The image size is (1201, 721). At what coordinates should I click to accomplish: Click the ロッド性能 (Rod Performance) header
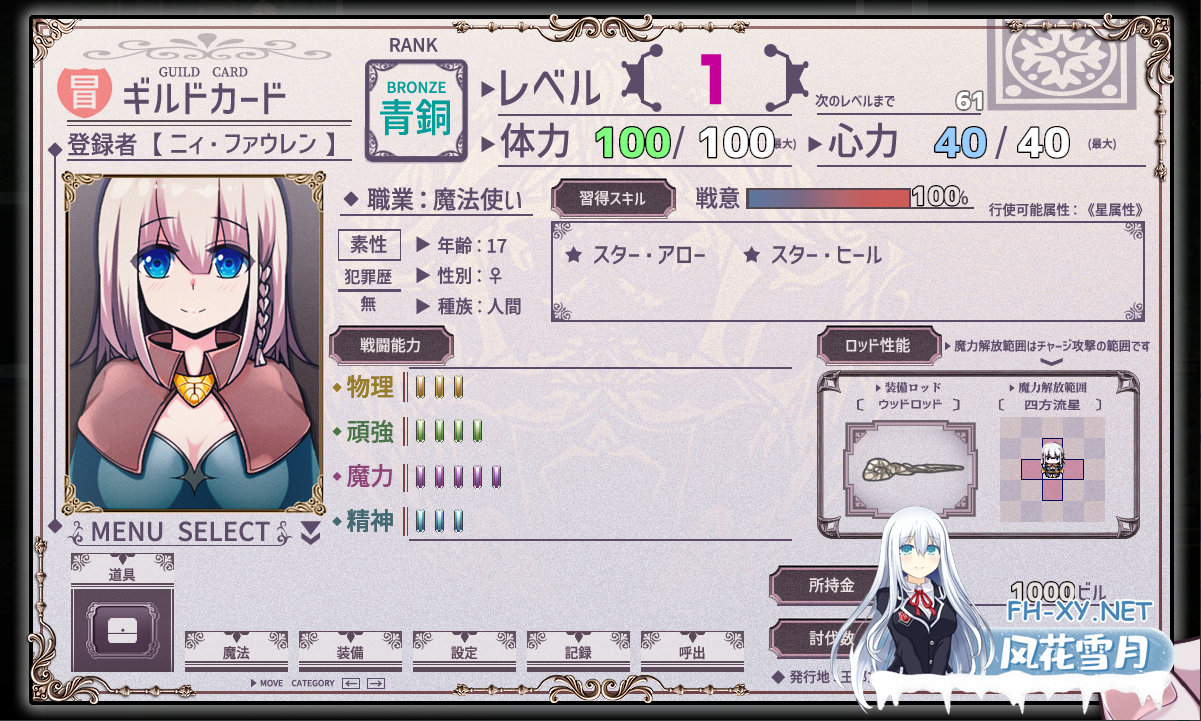877,346
